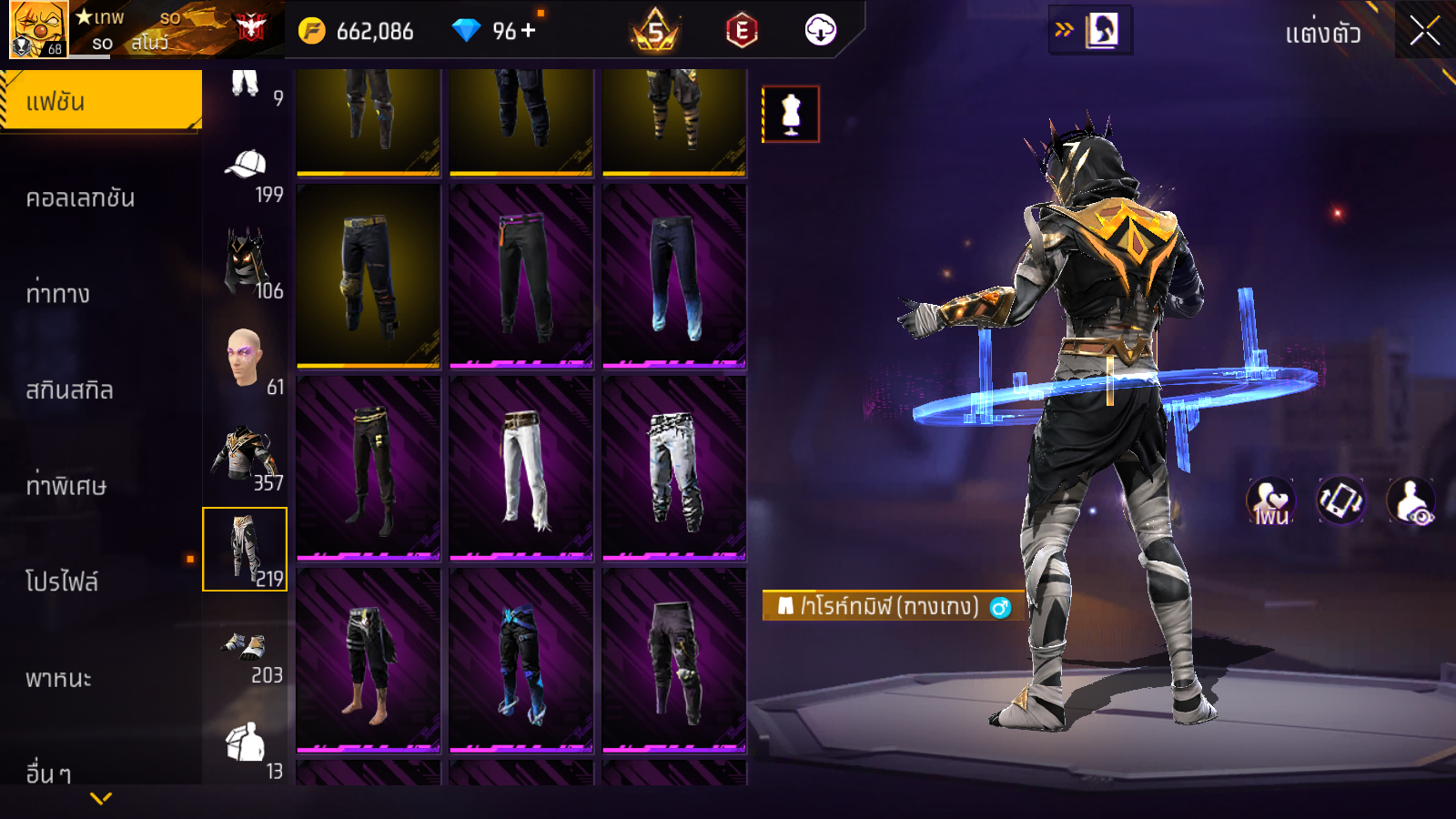
Task: Equip the black cropped barefoot pants
Action: pyautogui.click(x=369, y=661)
